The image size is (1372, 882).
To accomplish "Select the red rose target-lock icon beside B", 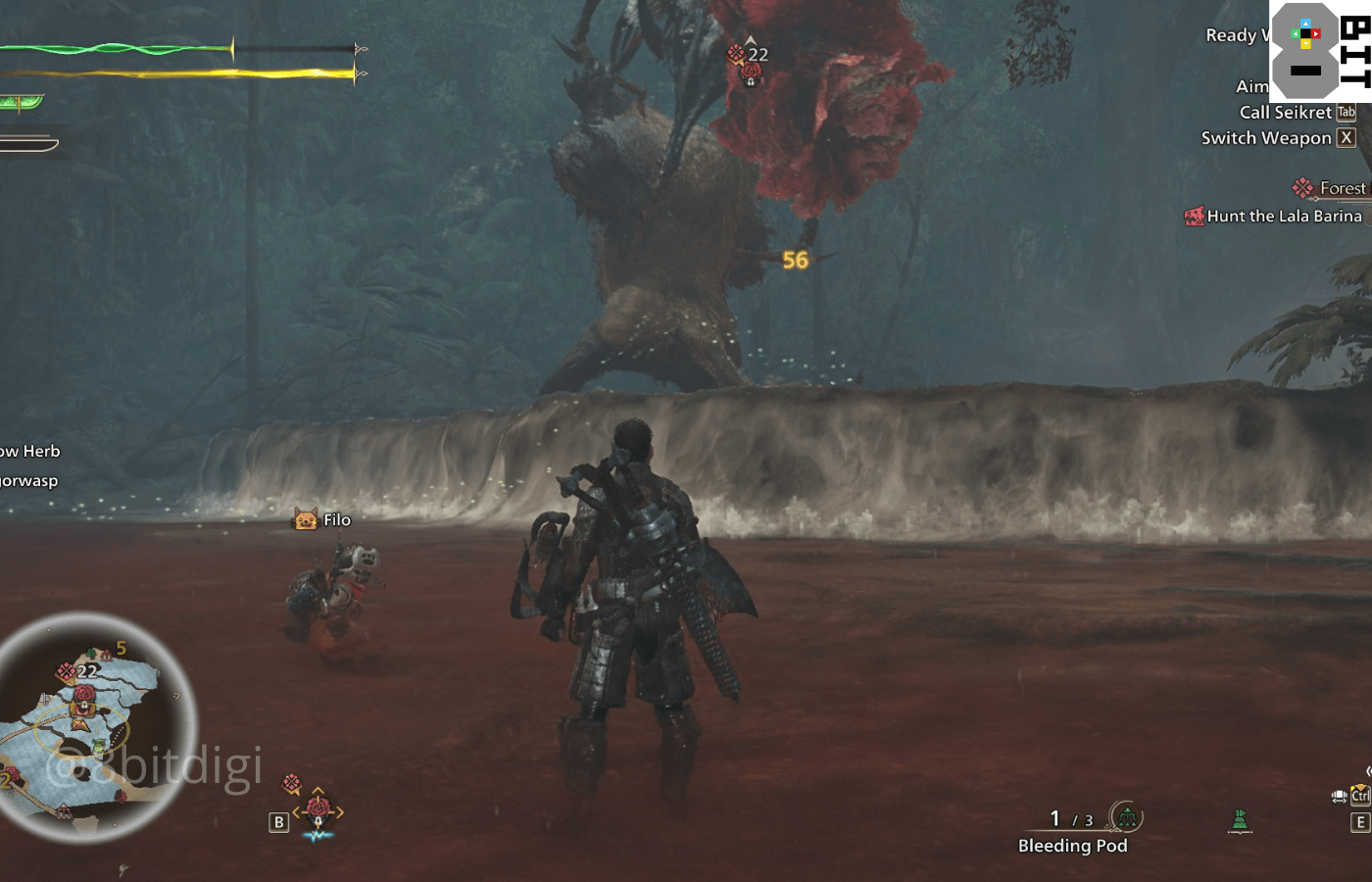I will click(x=317, y=809).
